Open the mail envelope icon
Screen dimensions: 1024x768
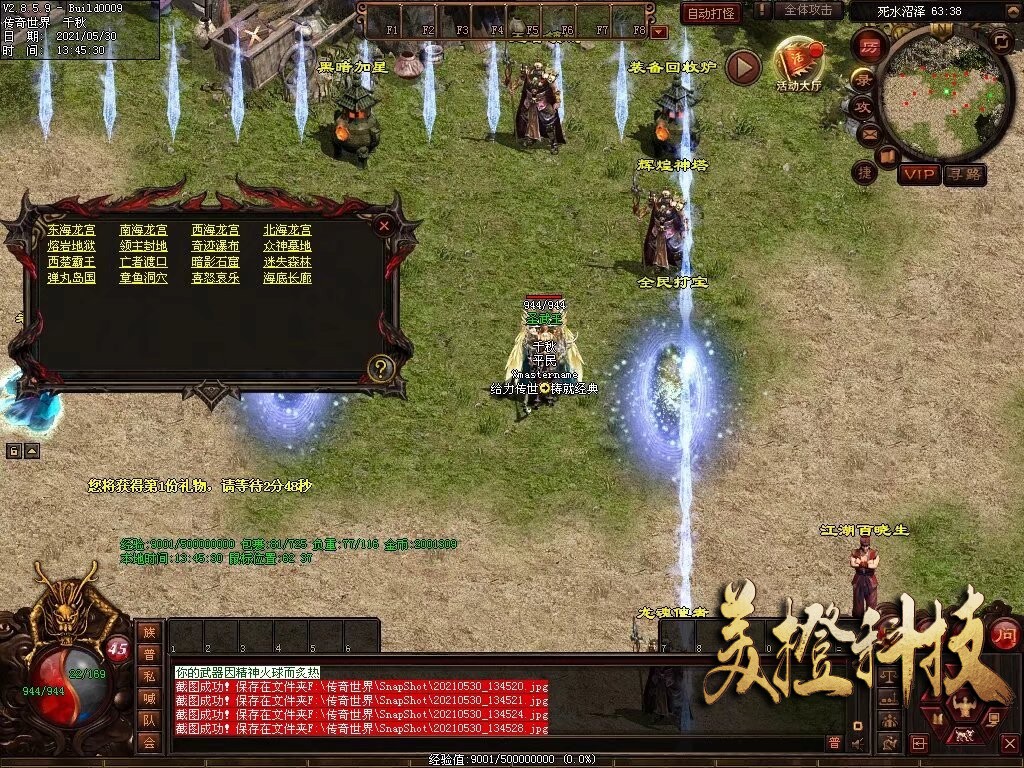(868, 133)
